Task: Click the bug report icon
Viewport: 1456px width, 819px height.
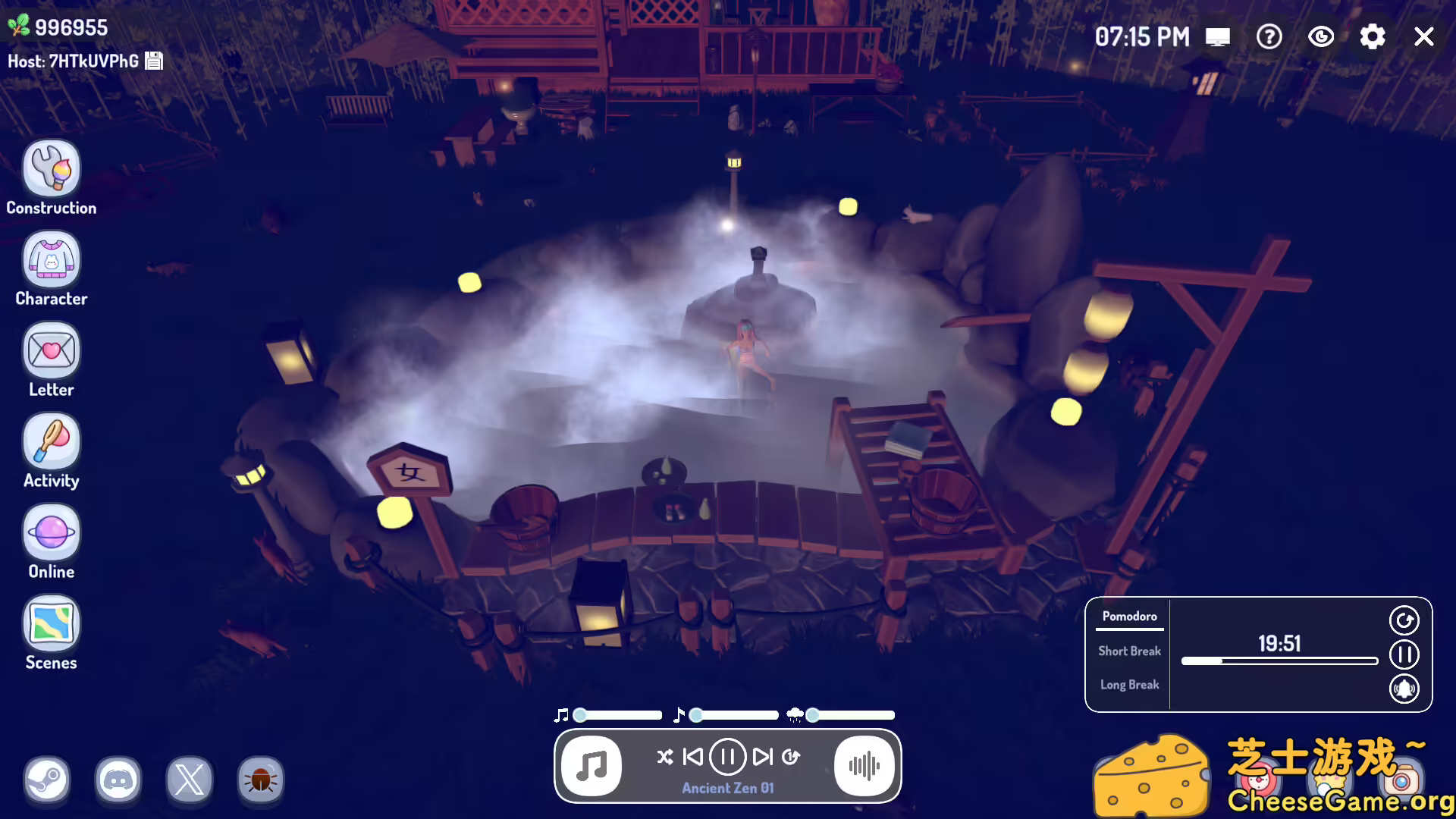Action: coord(260,780)
